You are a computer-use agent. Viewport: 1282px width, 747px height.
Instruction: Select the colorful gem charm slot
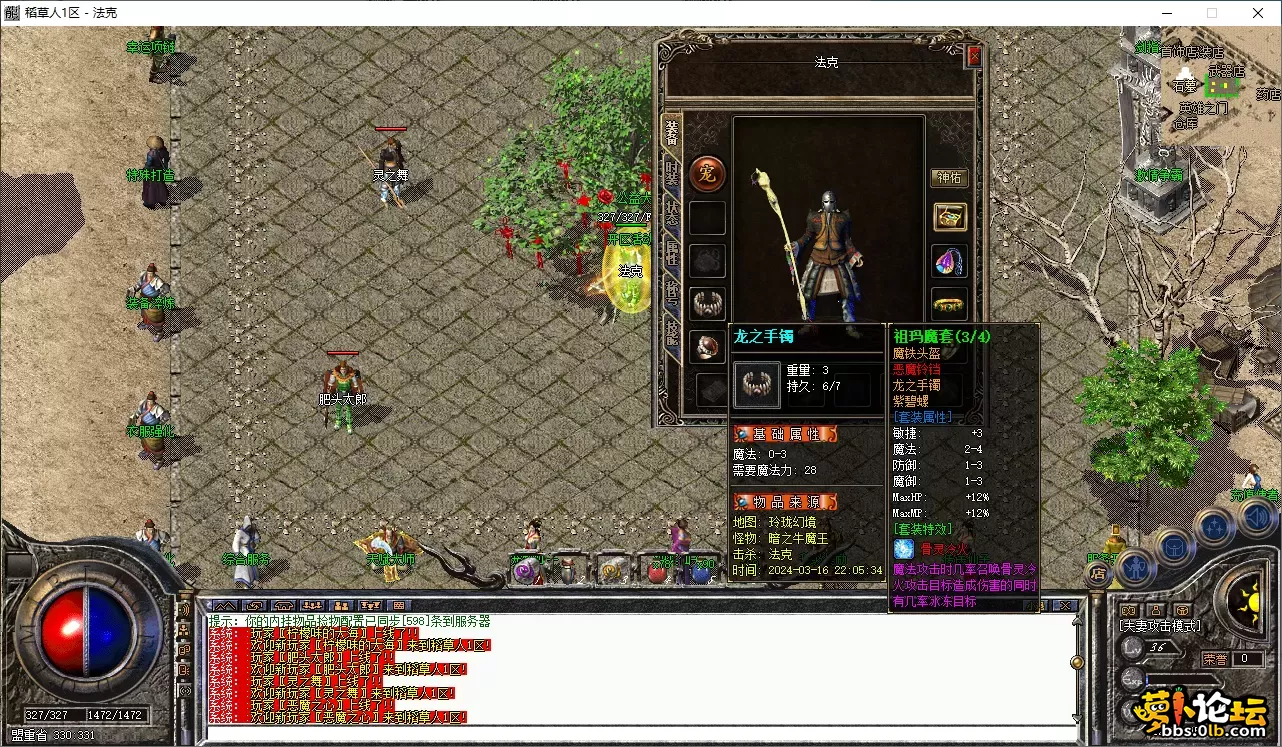click(949, 261)
